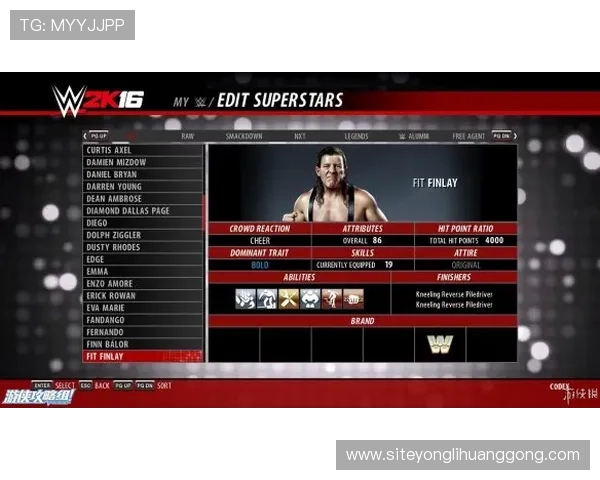
Task: Select Diamond Dallas Page
Action: pos(128,211)
